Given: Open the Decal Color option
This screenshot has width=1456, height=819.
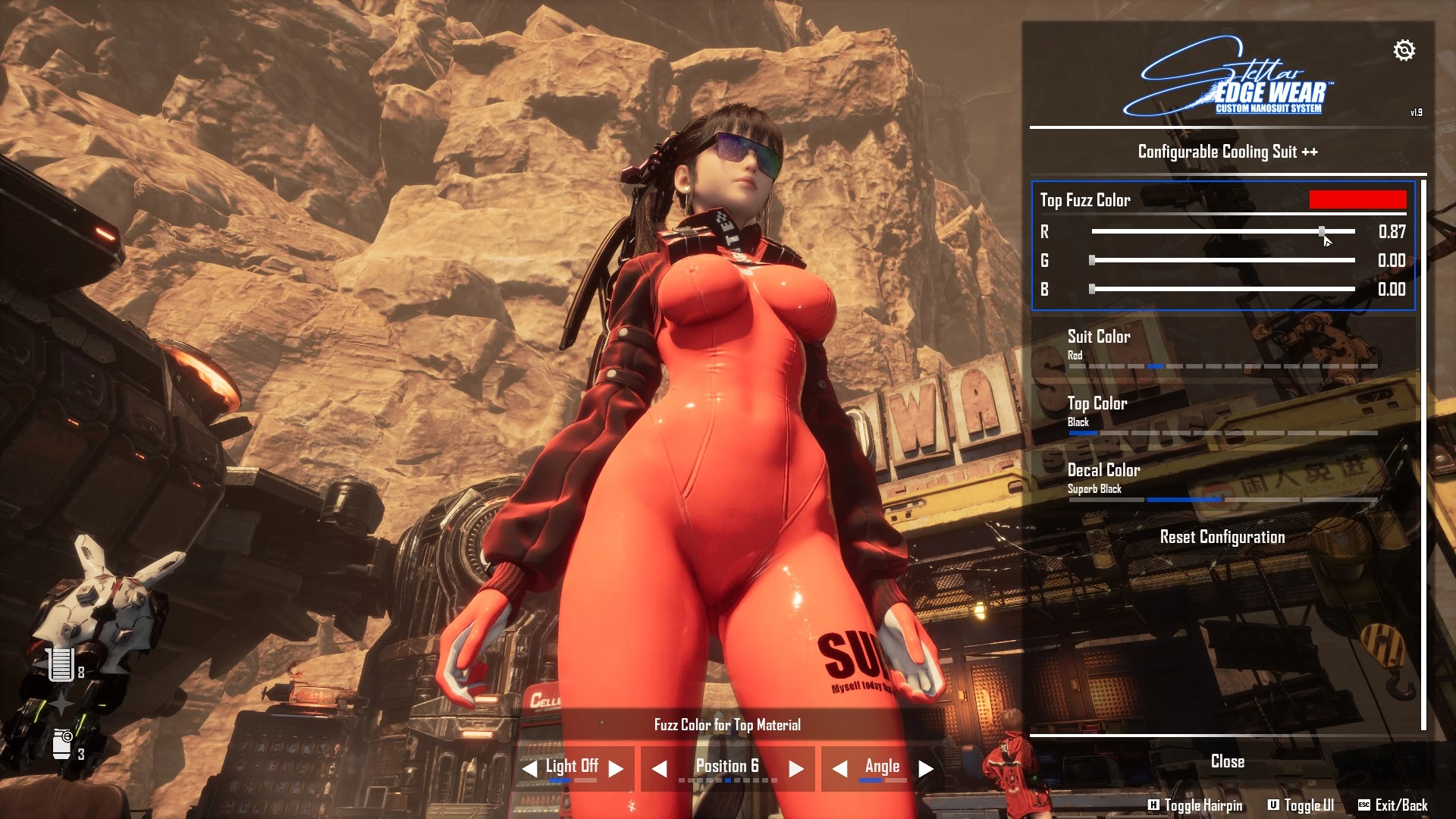Looking at the screenshot, I should pyautogui.click(x=1103, y=470).
